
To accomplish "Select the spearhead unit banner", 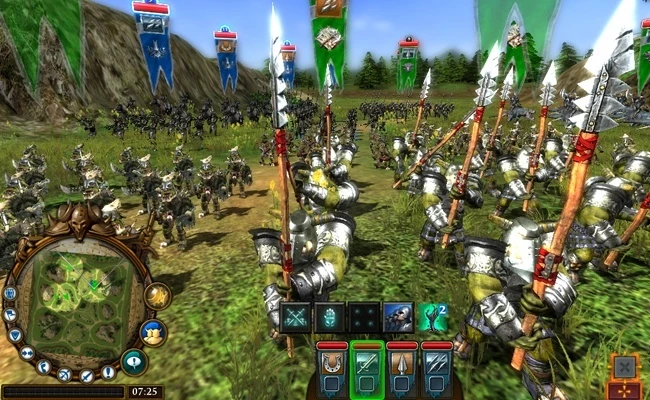I will coord(402,367).
